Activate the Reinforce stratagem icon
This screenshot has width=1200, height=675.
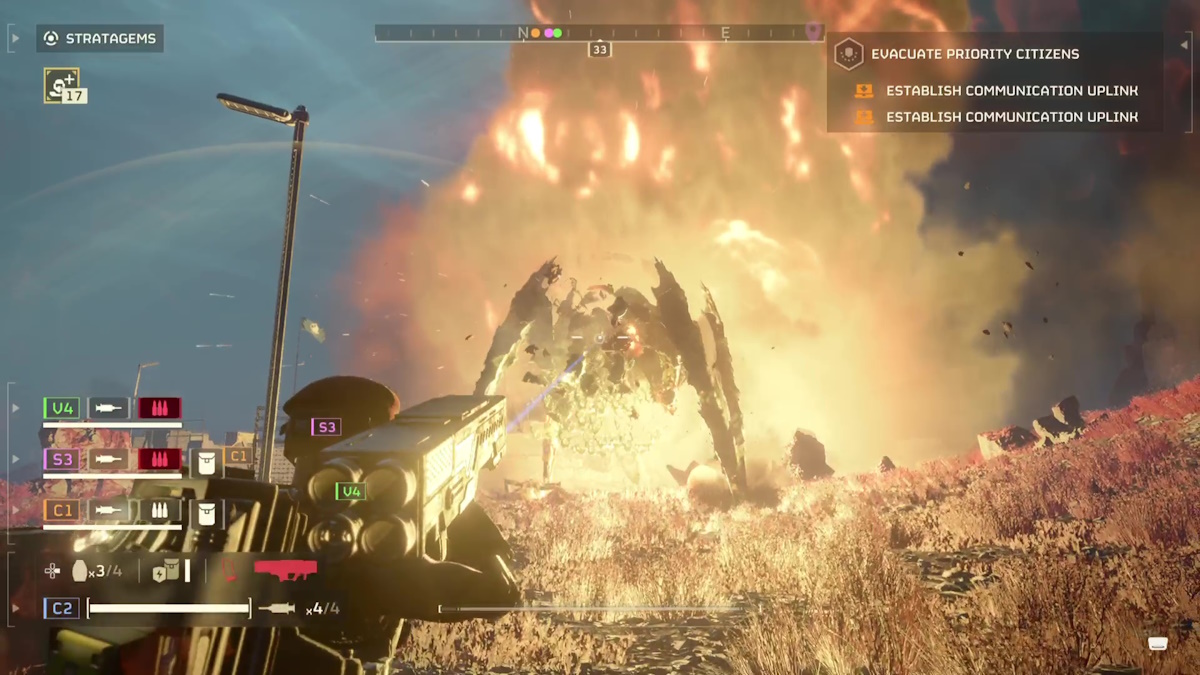(x=62, y=85)
